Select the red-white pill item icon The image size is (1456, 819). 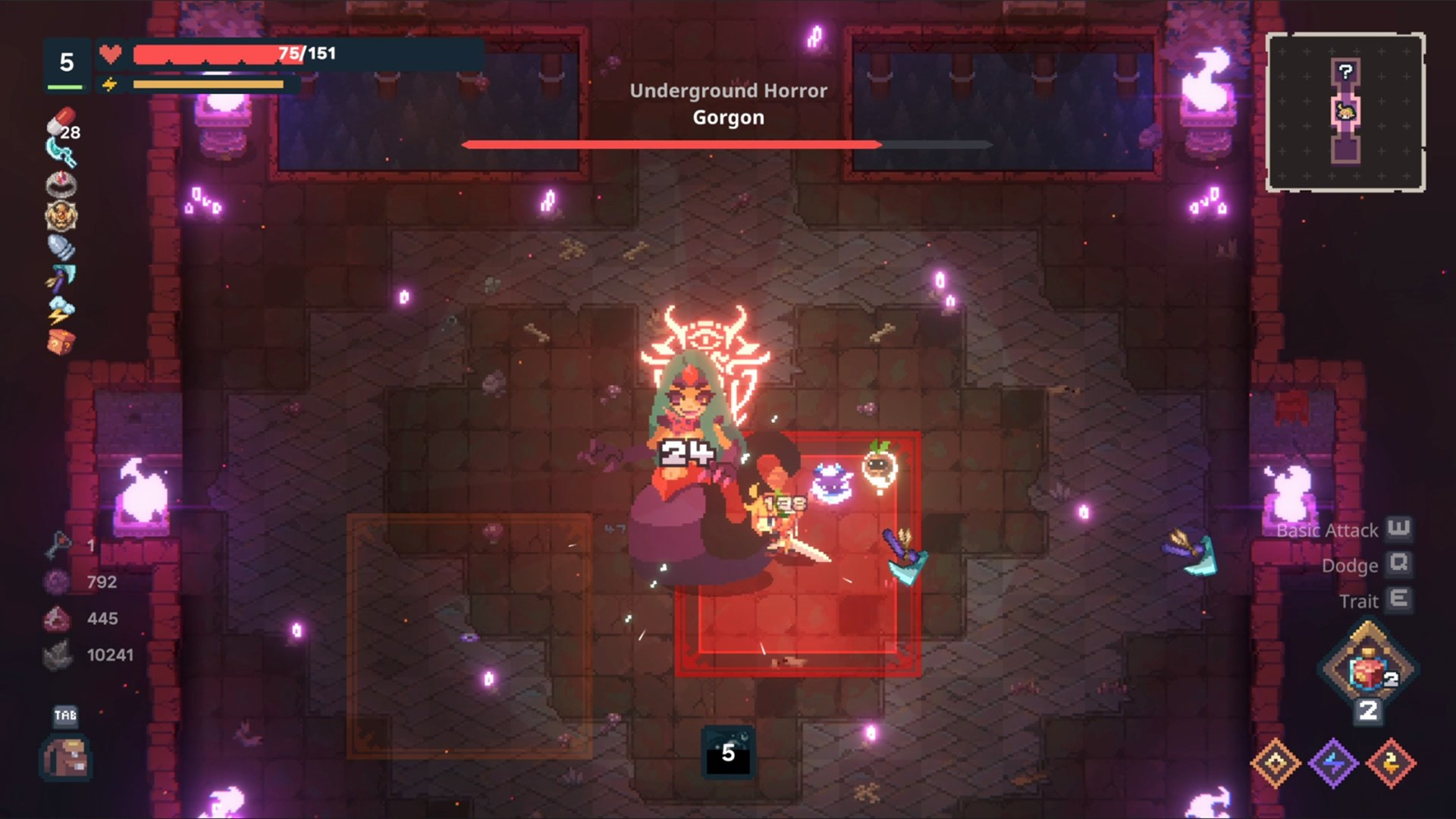61,121
